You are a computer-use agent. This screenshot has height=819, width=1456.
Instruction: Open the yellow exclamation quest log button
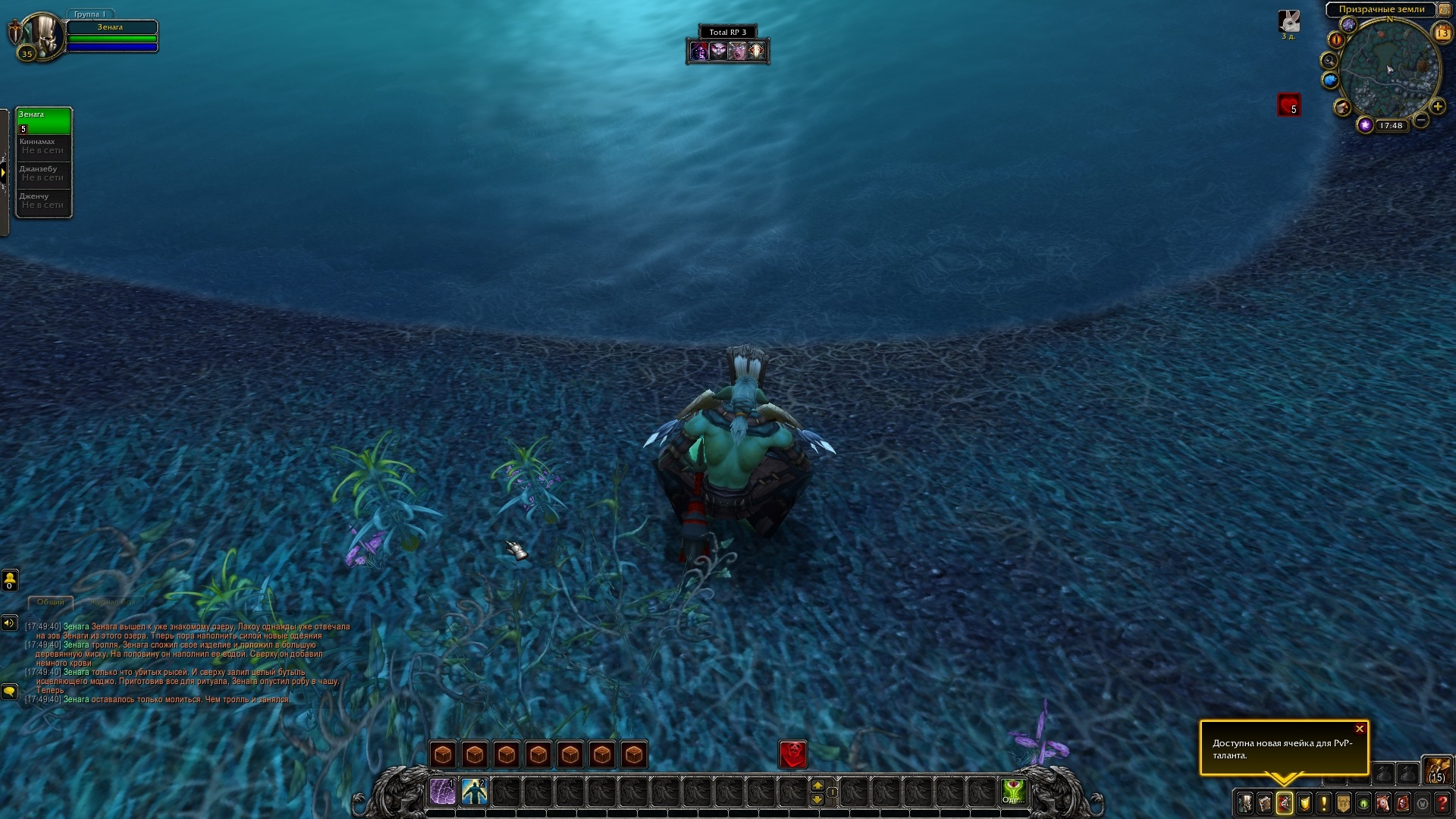coord(1324,802)
